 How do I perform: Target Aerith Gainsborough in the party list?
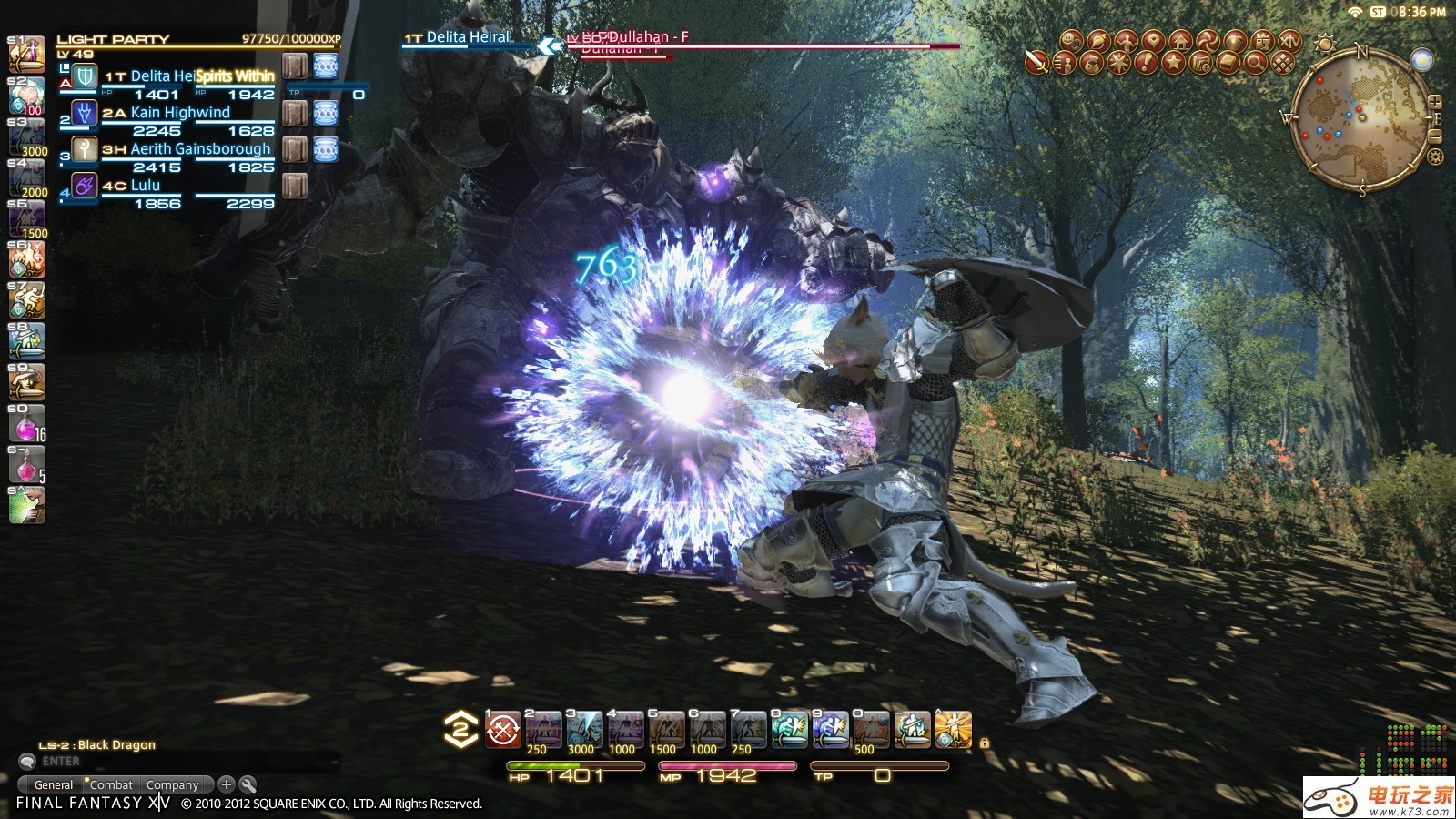(200, 149)
